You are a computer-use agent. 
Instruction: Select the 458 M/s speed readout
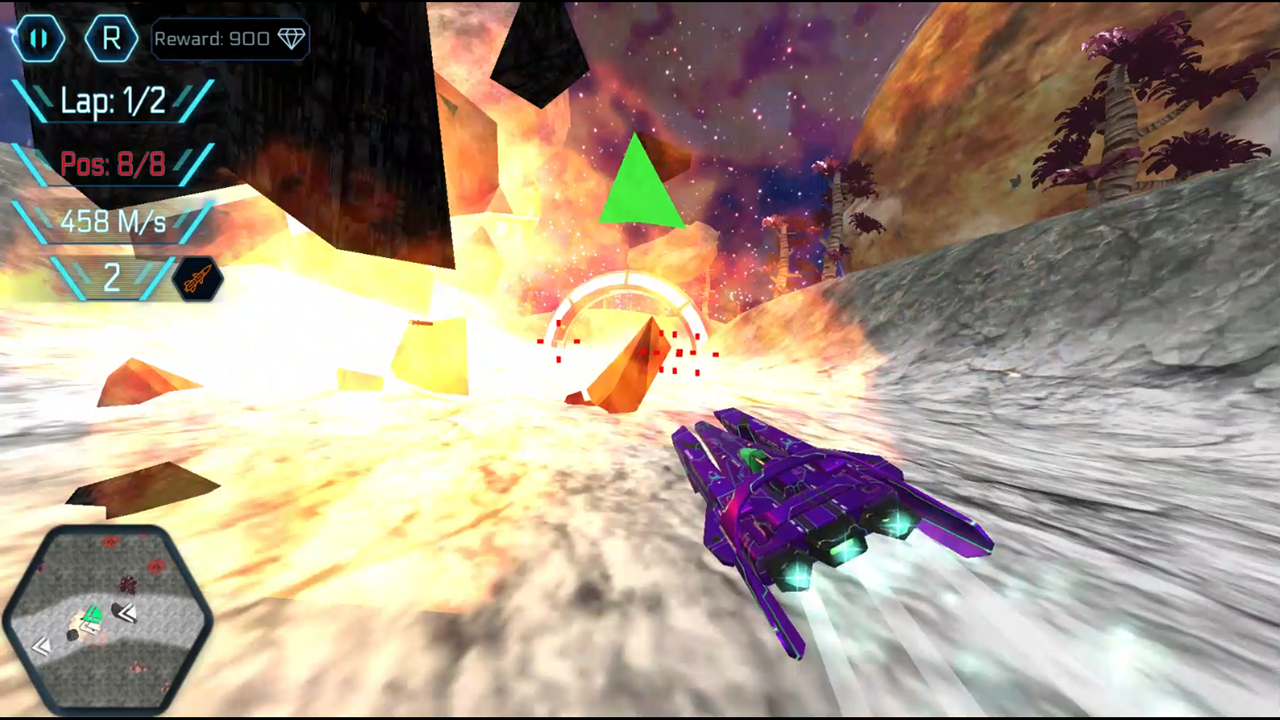pyautogui.click(x=112, y=222)
